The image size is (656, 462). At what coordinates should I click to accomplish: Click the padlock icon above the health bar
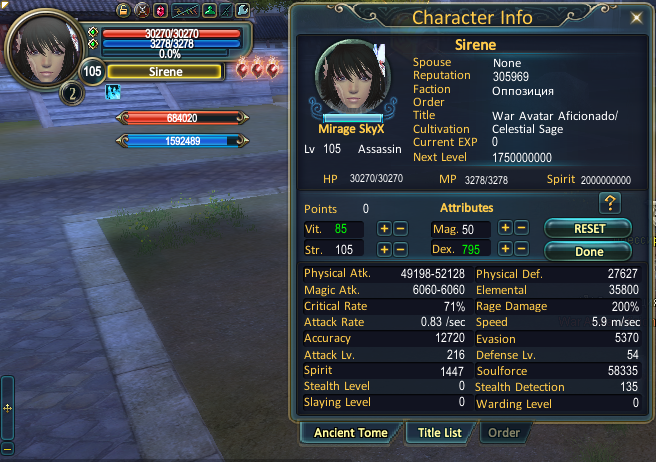(123, 10)
